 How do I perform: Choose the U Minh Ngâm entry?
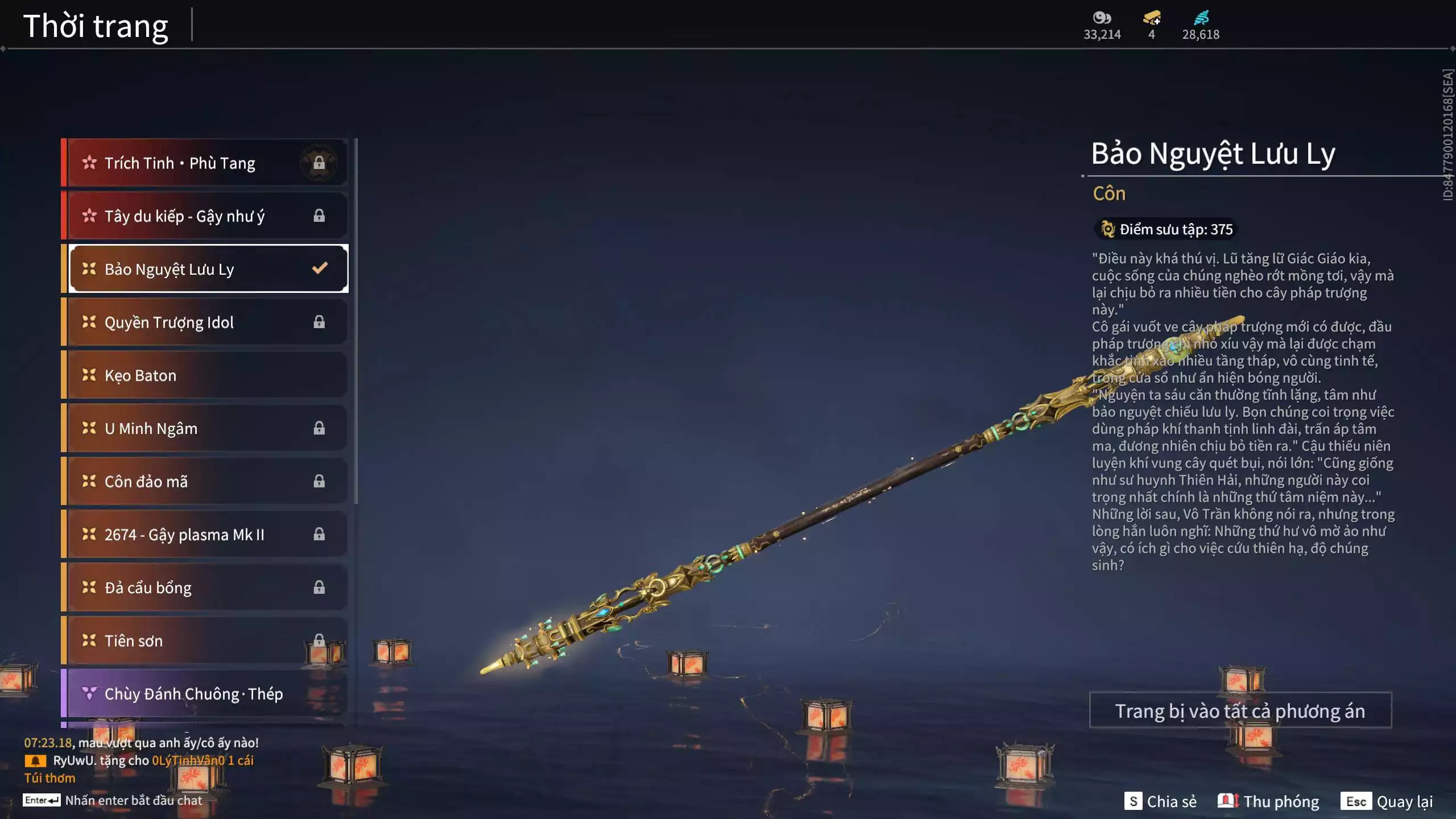(x=205, y=428)
